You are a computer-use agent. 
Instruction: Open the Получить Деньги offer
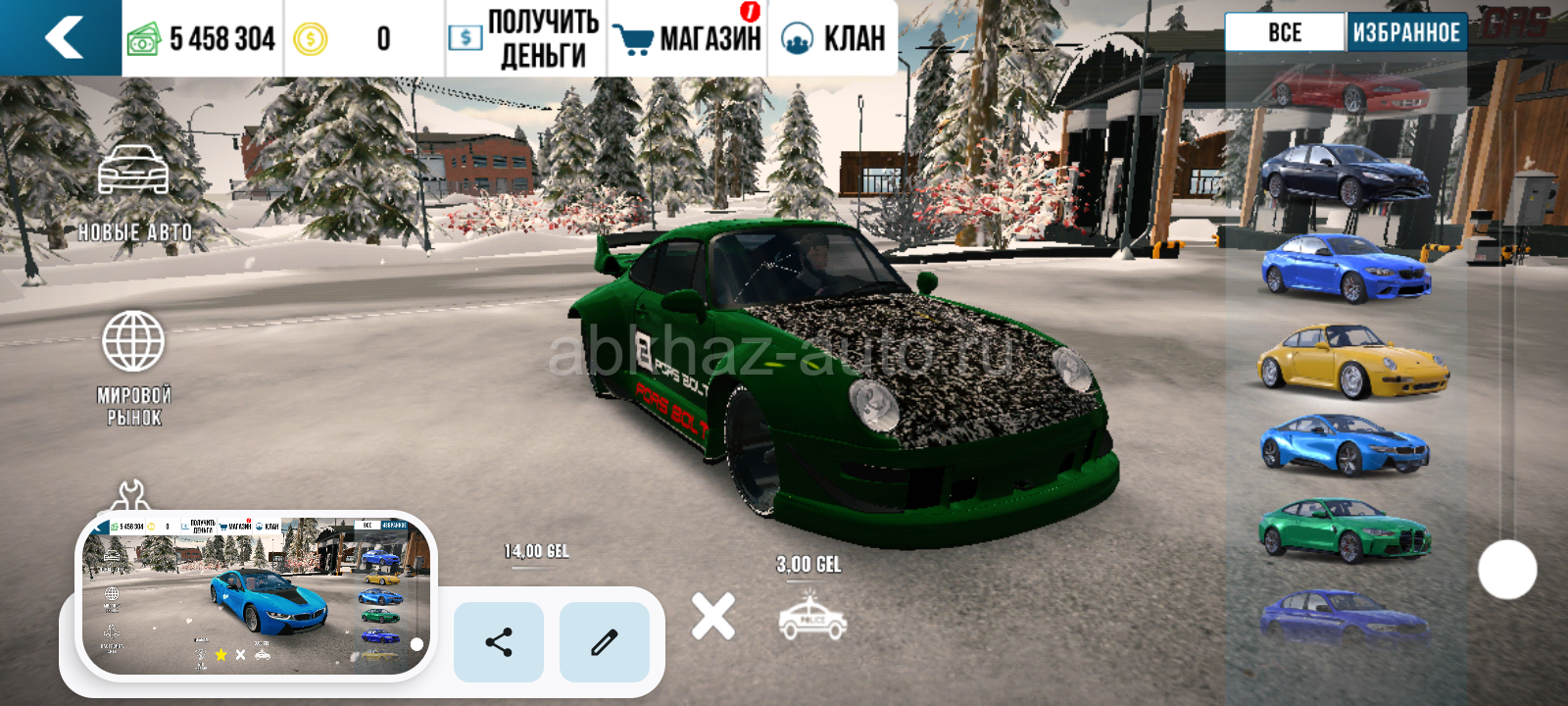525,38
